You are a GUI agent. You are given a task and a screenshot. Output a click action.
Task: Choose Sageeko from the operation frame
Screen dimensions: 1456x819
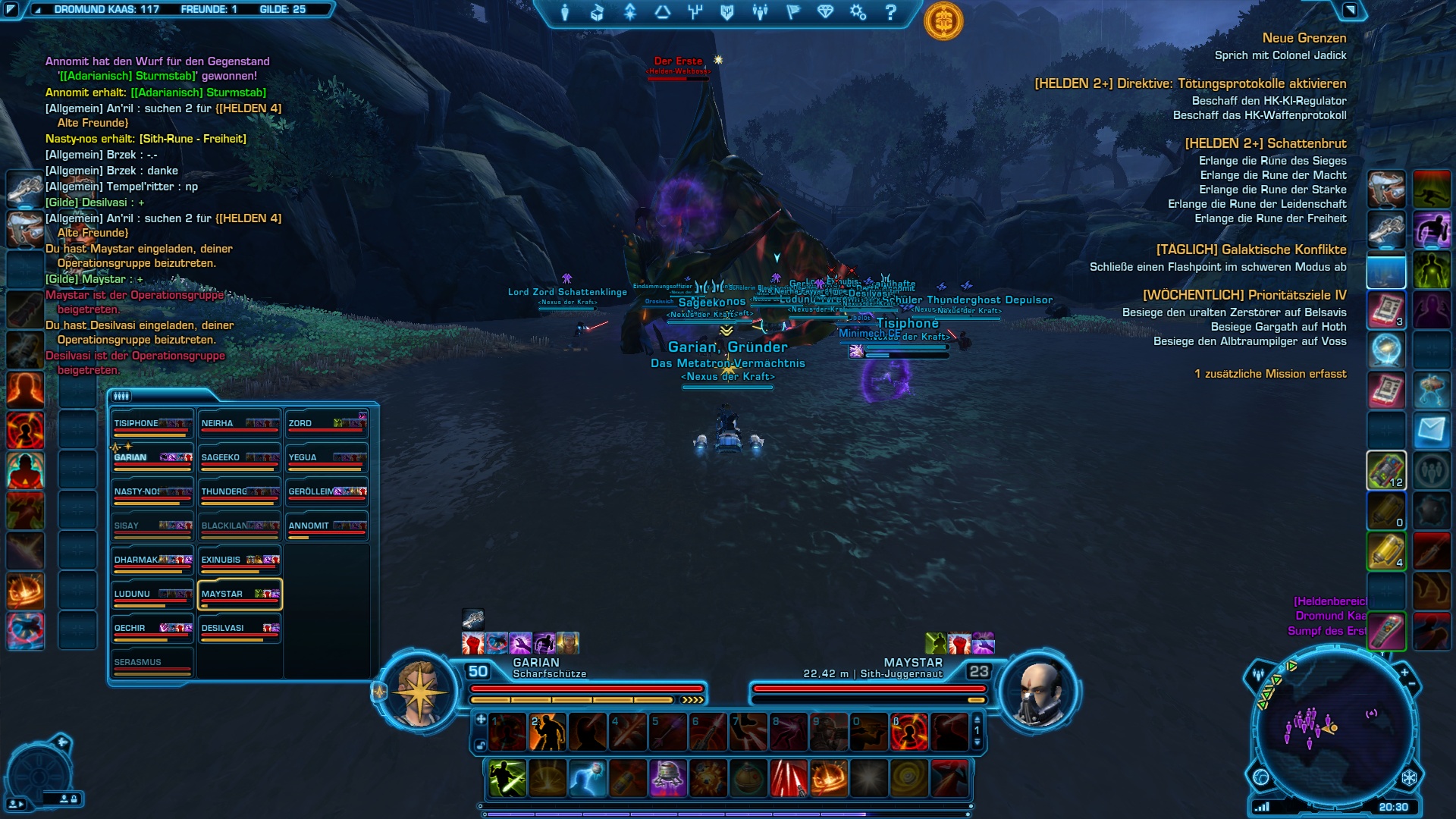(240, 460)
